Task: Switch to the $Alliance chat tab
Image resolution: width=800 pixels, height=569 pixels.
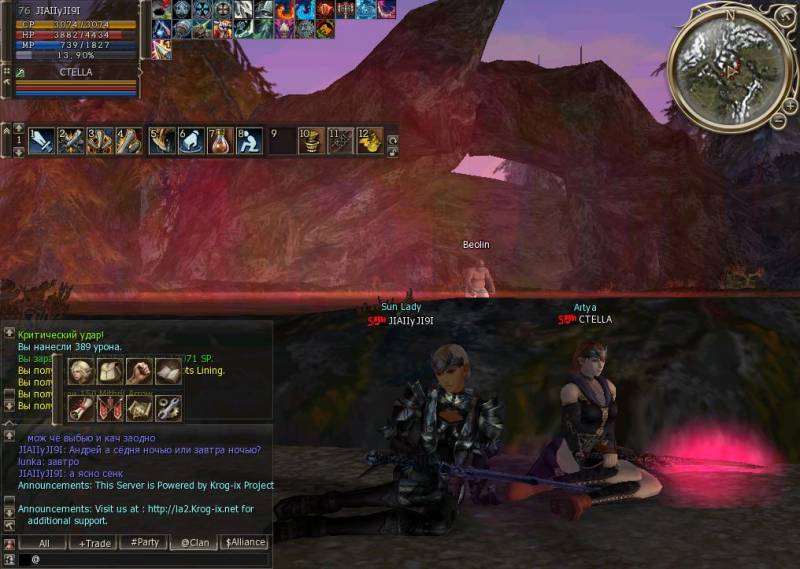Action: 245,543
